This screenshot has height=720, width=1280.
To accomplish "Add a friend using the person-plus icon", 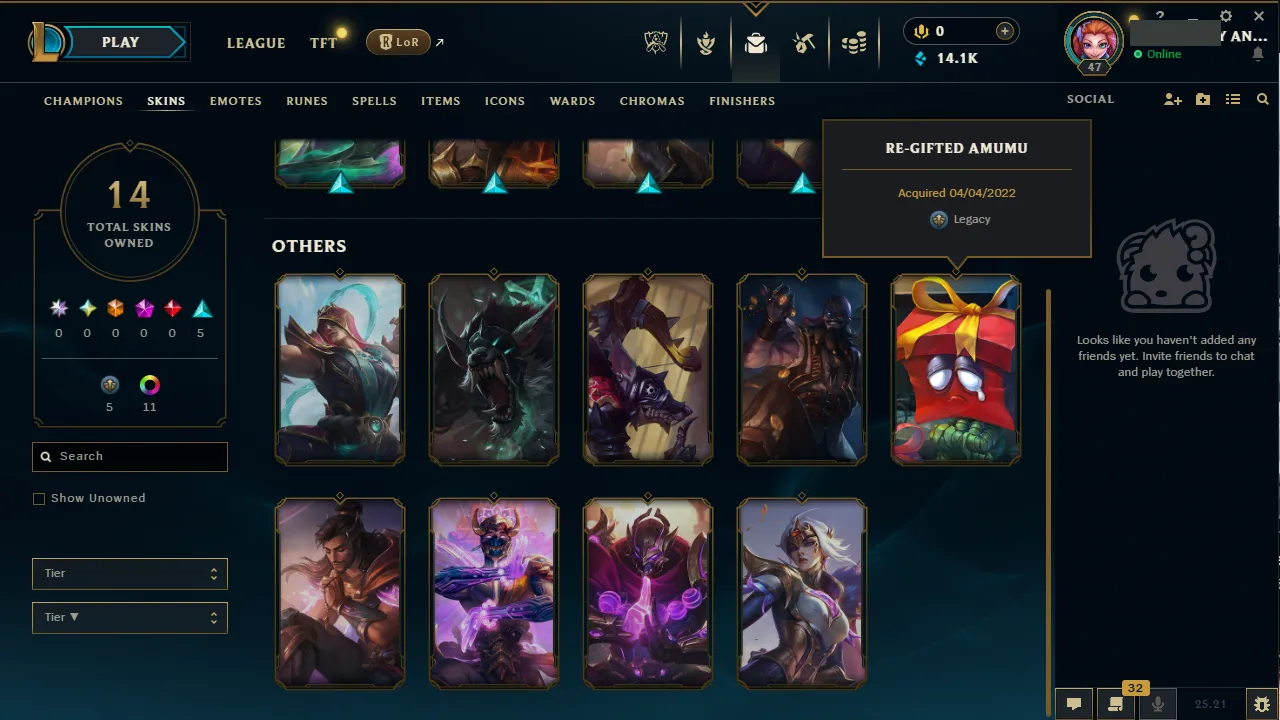I will [x=1172, y=99].
